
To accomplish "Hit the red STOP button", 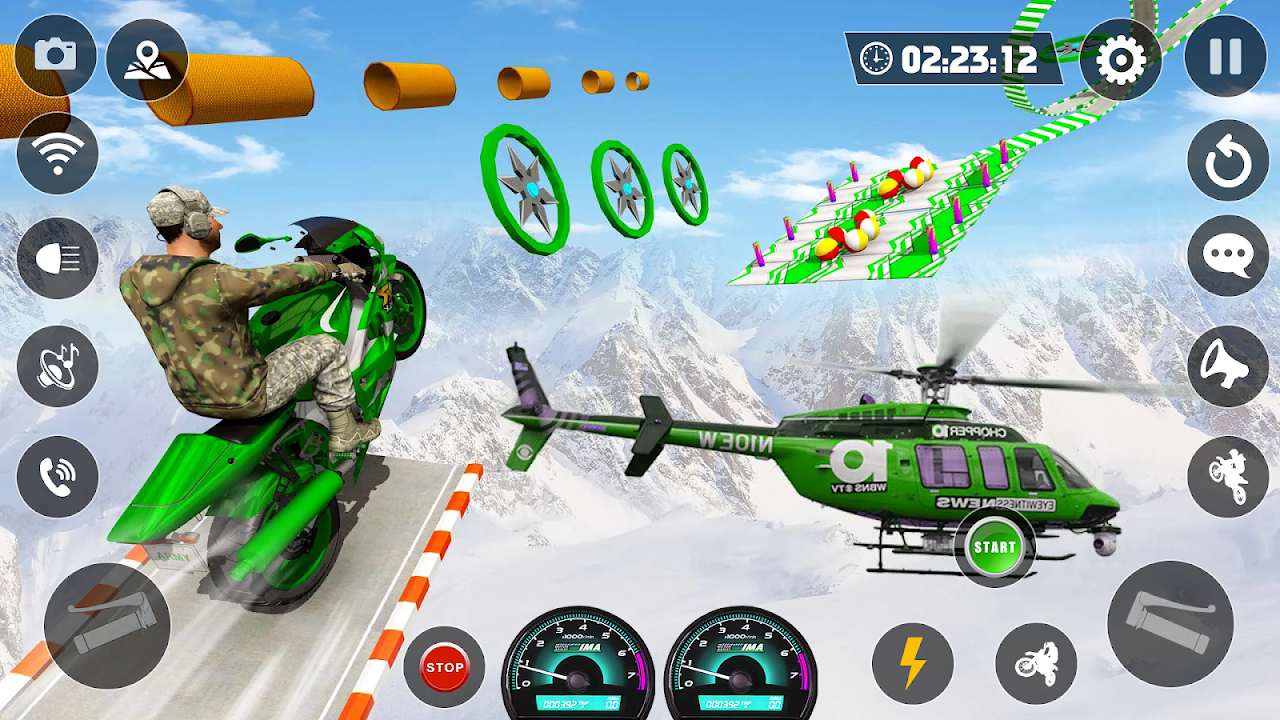I will pyautogui.click(x=444, y=666).
